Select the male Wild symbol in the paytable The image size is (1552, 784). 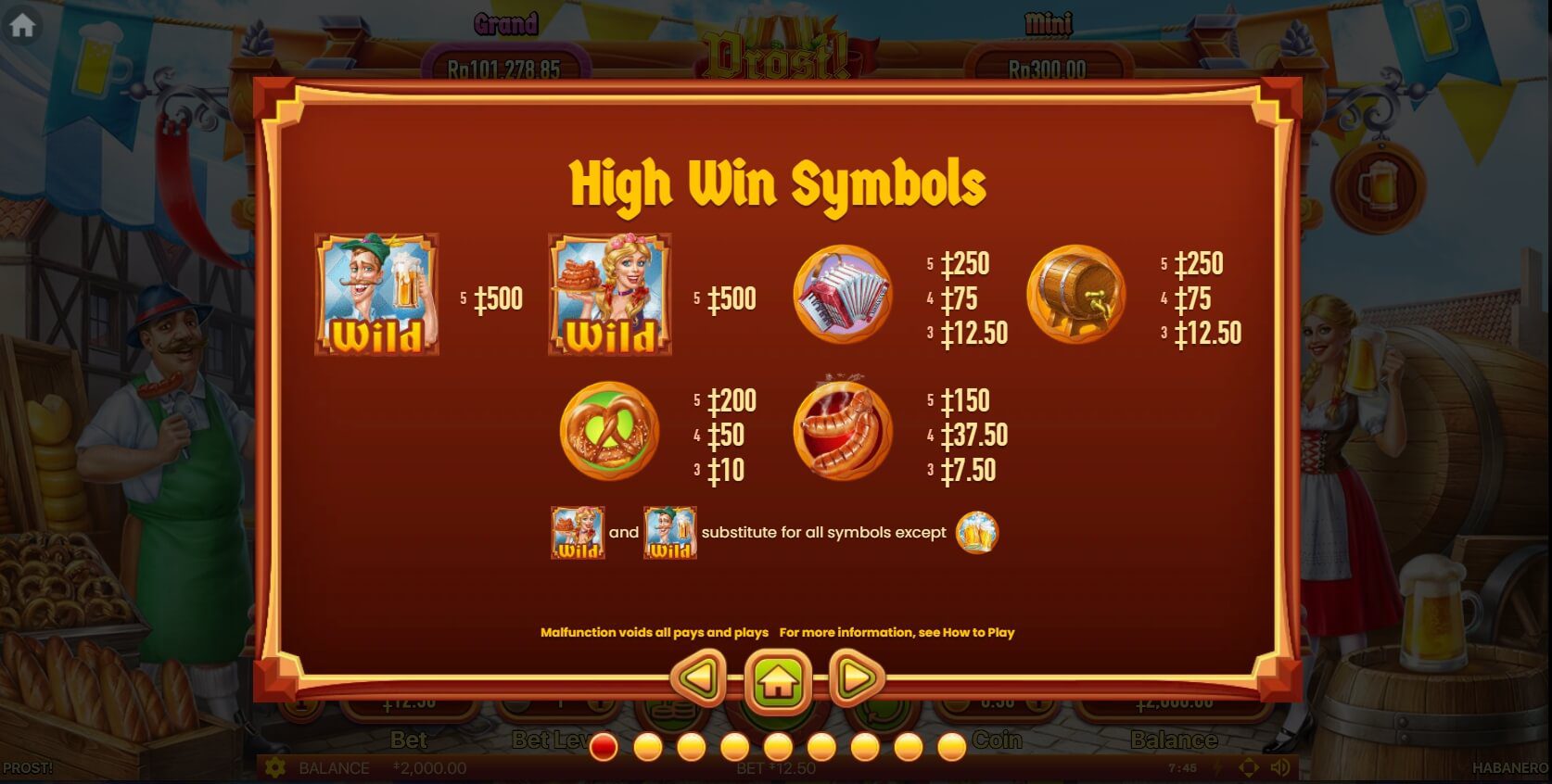coord(375,295)
